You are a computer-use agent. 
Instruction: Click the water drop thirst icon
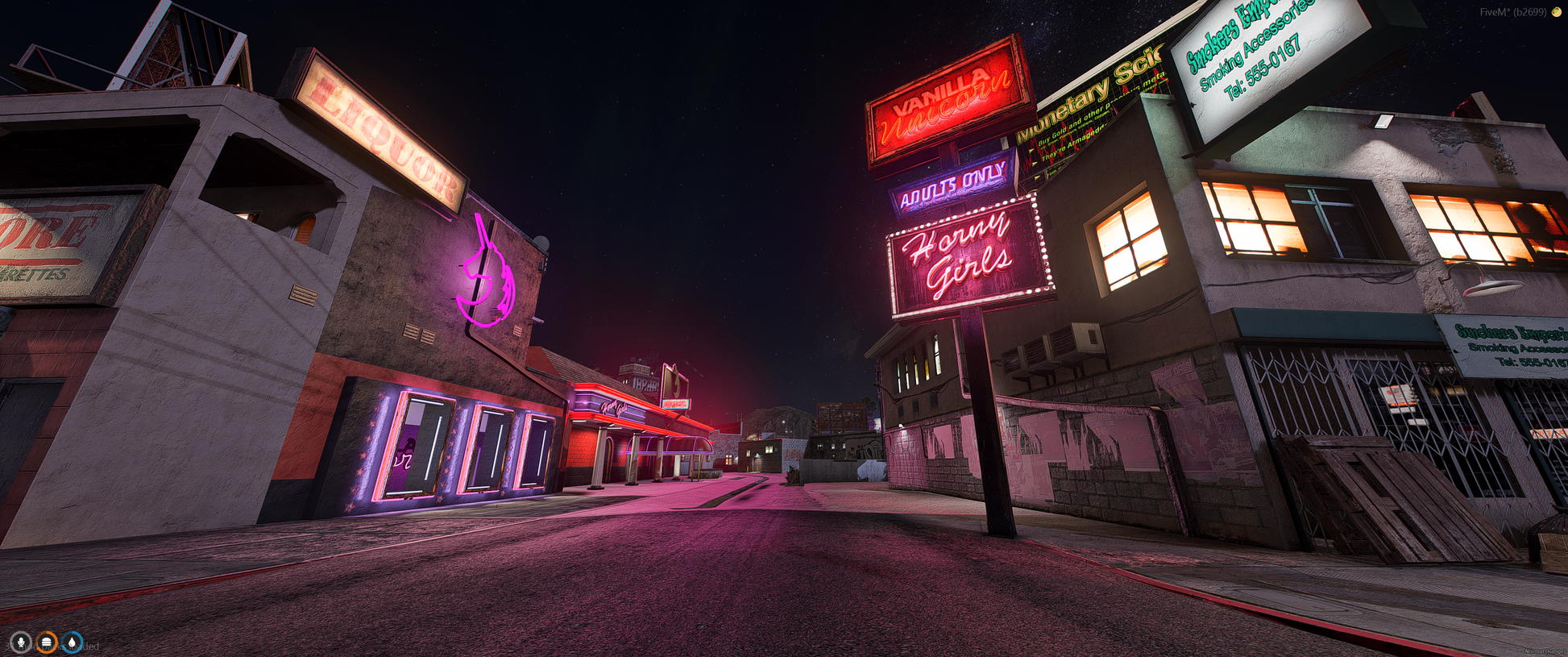coord(73,642)
